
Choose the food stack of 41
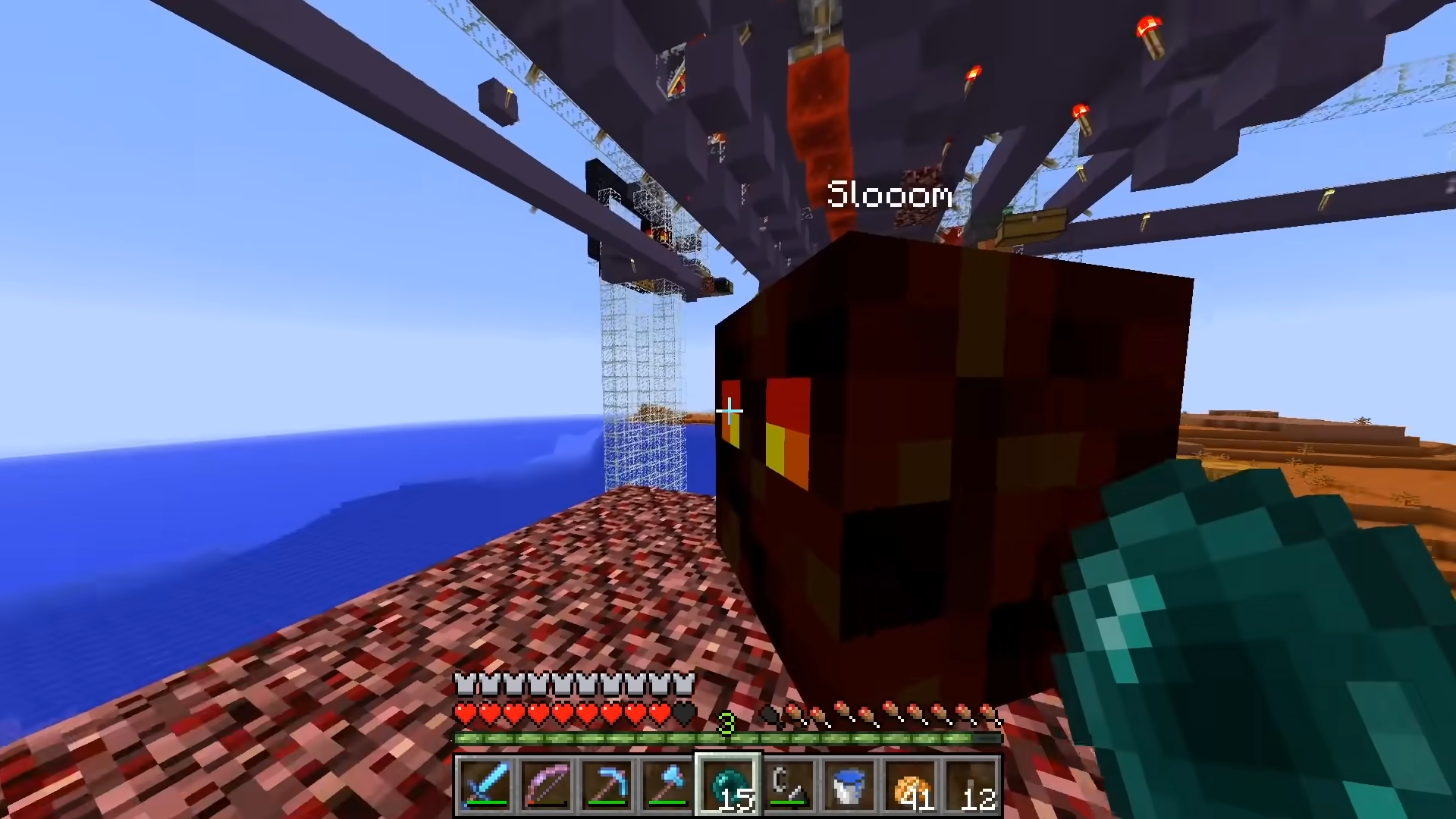point(910,786)
